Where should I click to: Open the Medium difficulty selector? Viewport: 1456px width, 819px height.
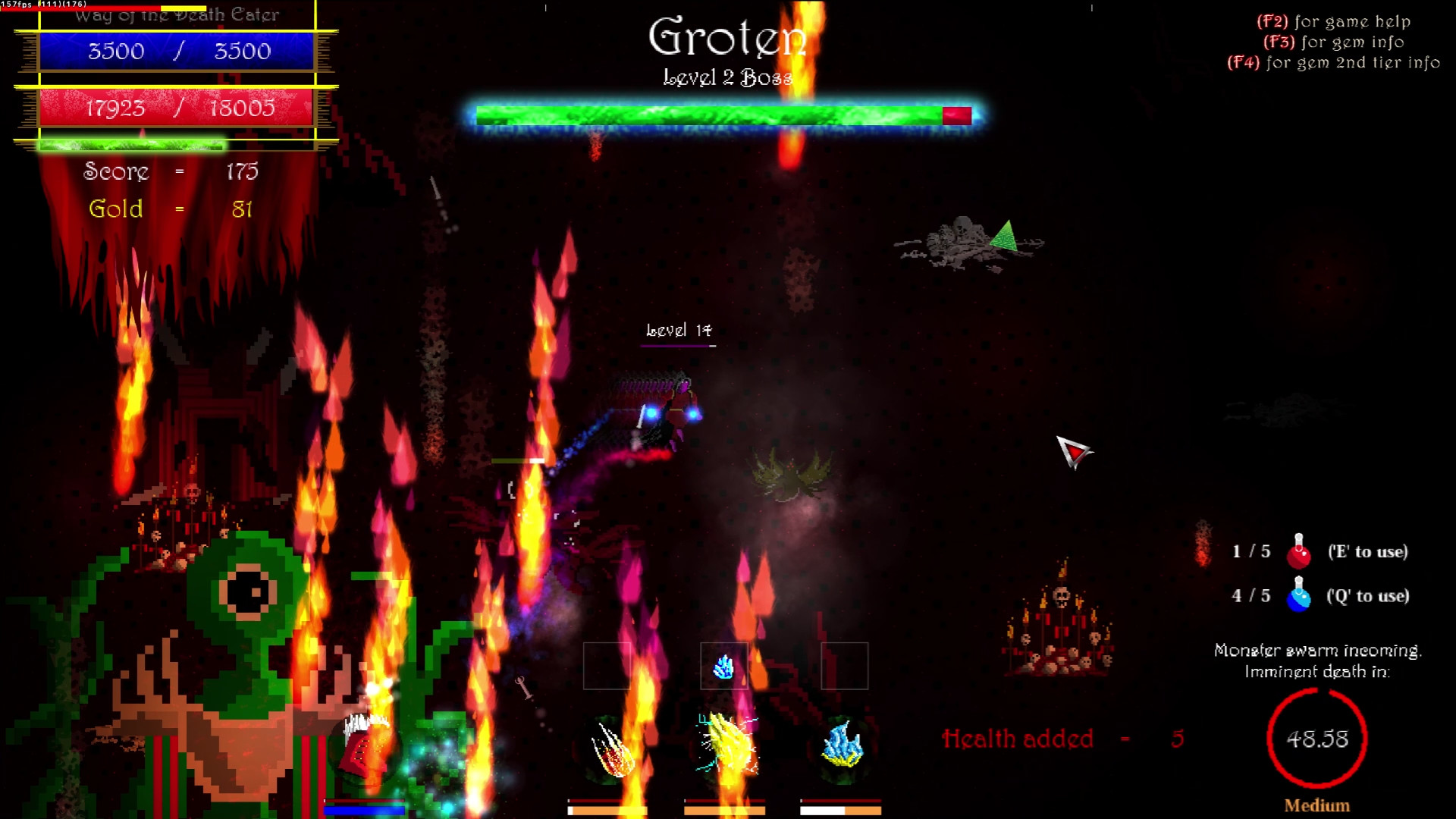(x=1316, y=805)
